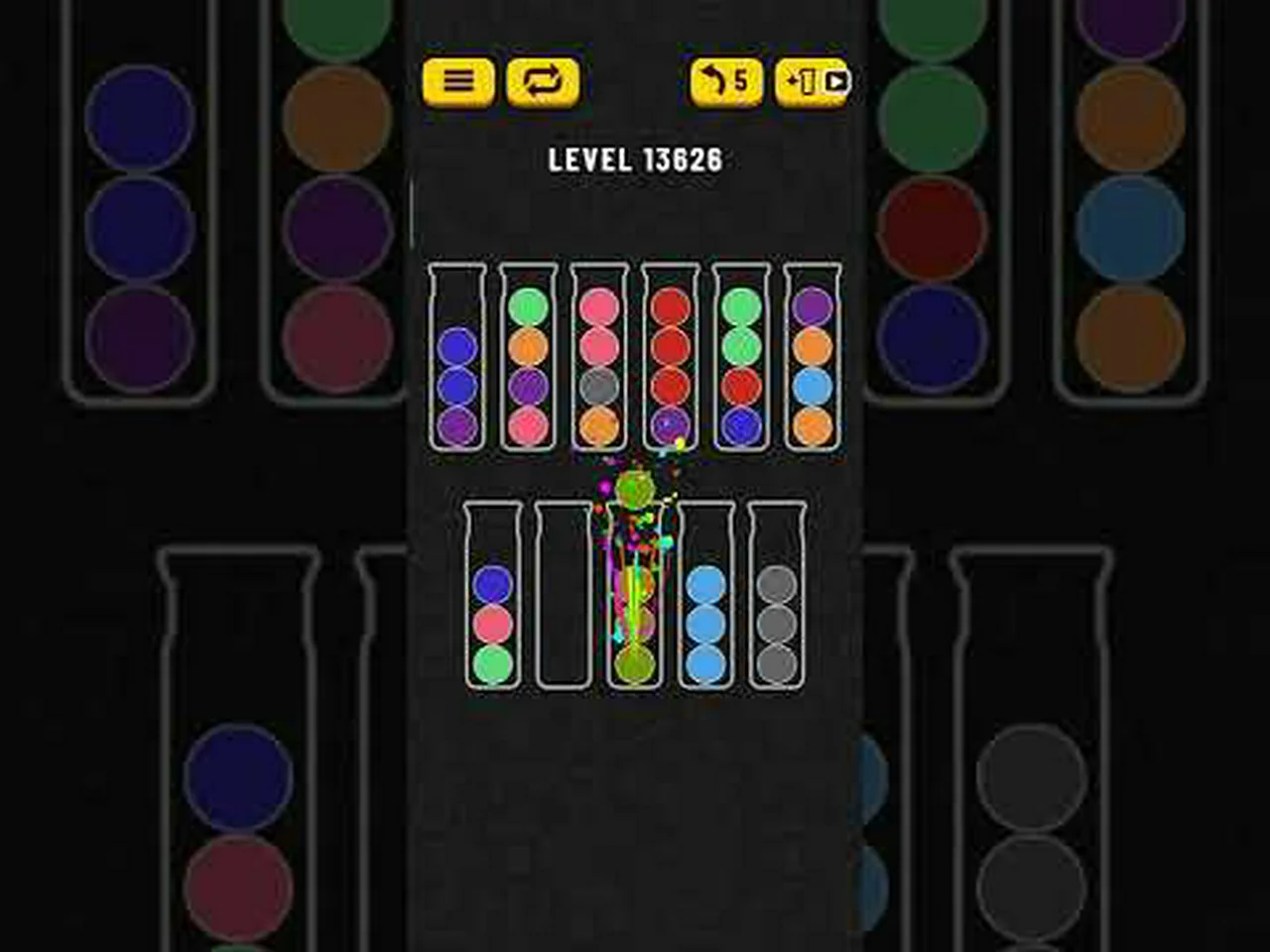
Task: Select the tube with three light blue balls
Action: point(705,595)
